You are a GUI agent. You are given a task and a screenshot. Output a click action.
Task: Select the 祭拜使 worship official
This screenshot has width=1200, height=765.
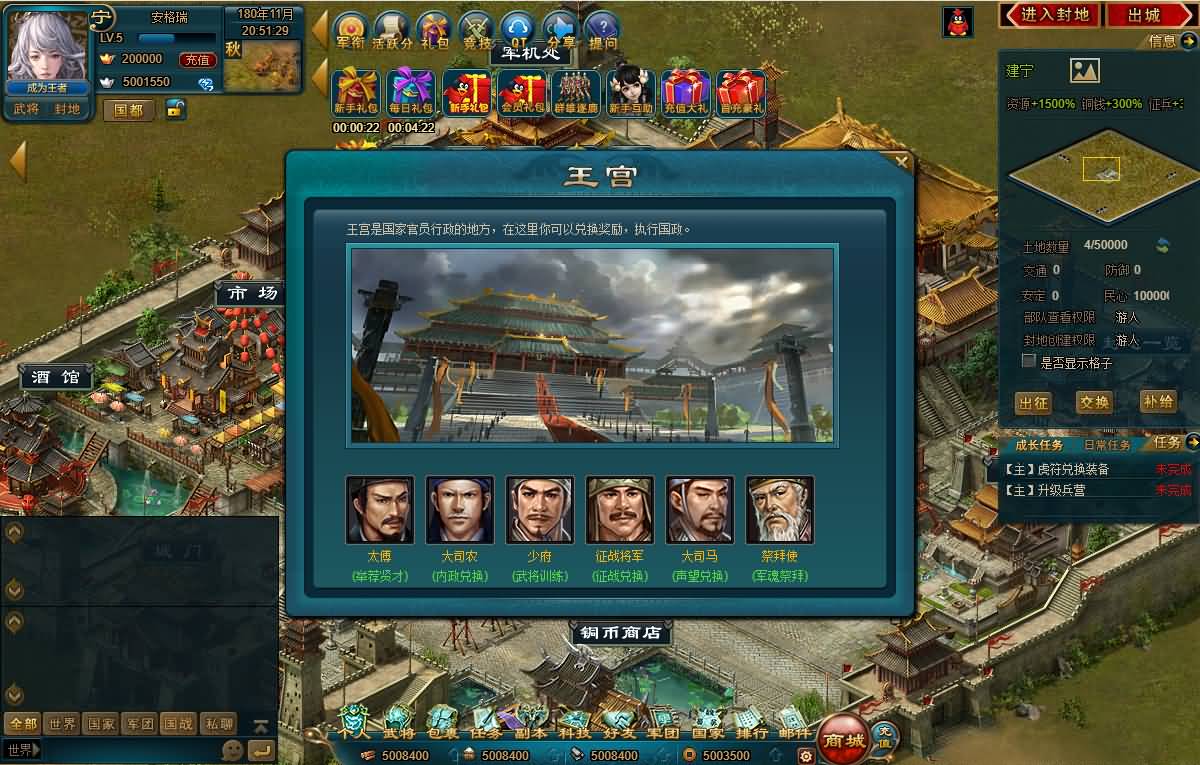point(780,510)
